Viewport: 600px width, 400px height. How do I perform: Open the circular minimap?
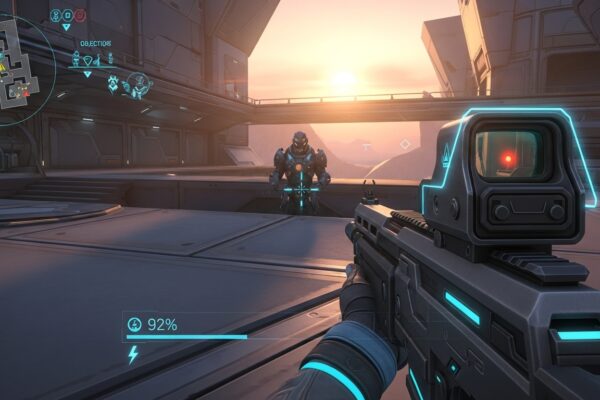[x=18, y=60]
